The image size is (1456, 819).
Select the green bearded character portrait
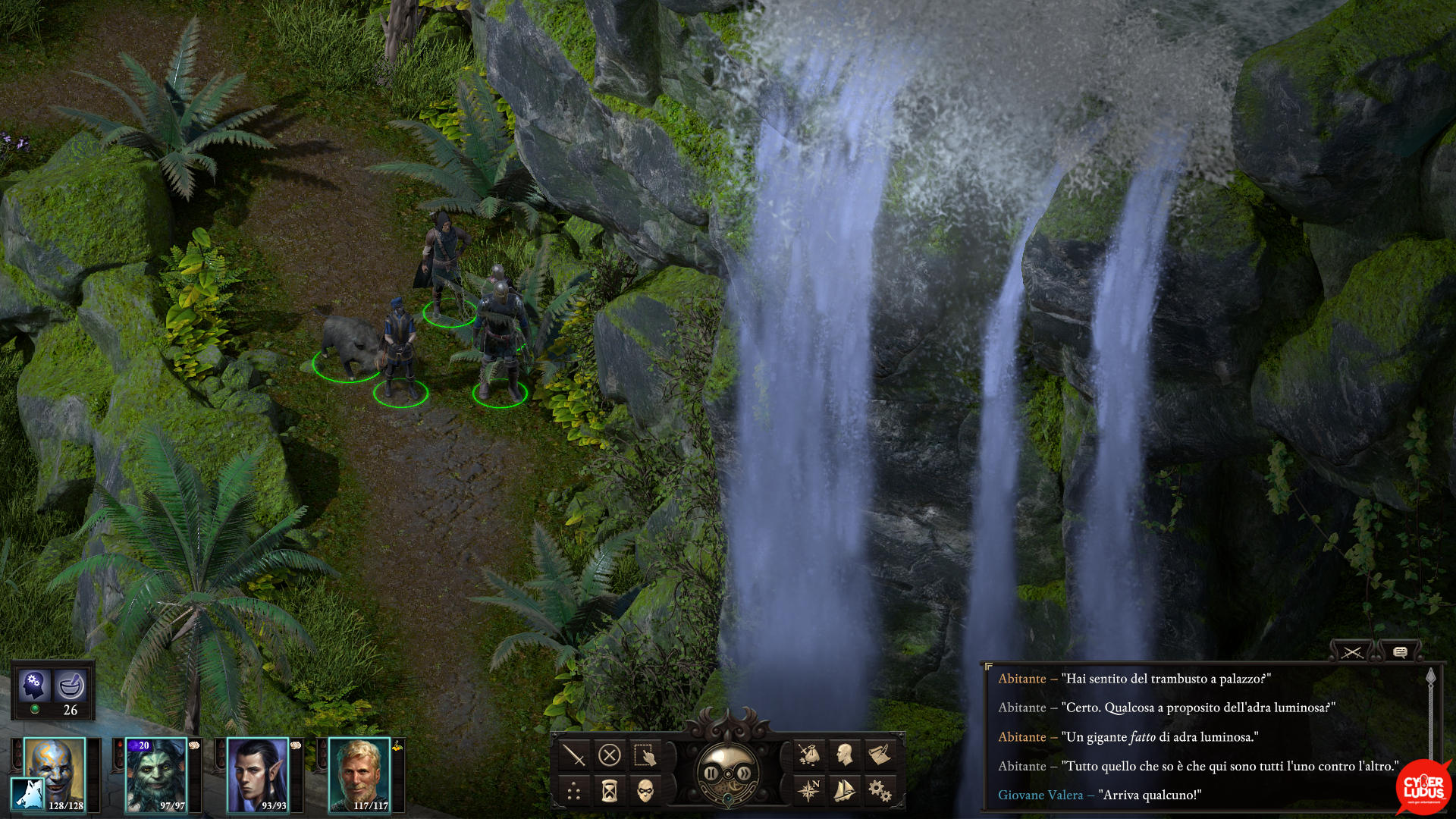coord(156,775)
